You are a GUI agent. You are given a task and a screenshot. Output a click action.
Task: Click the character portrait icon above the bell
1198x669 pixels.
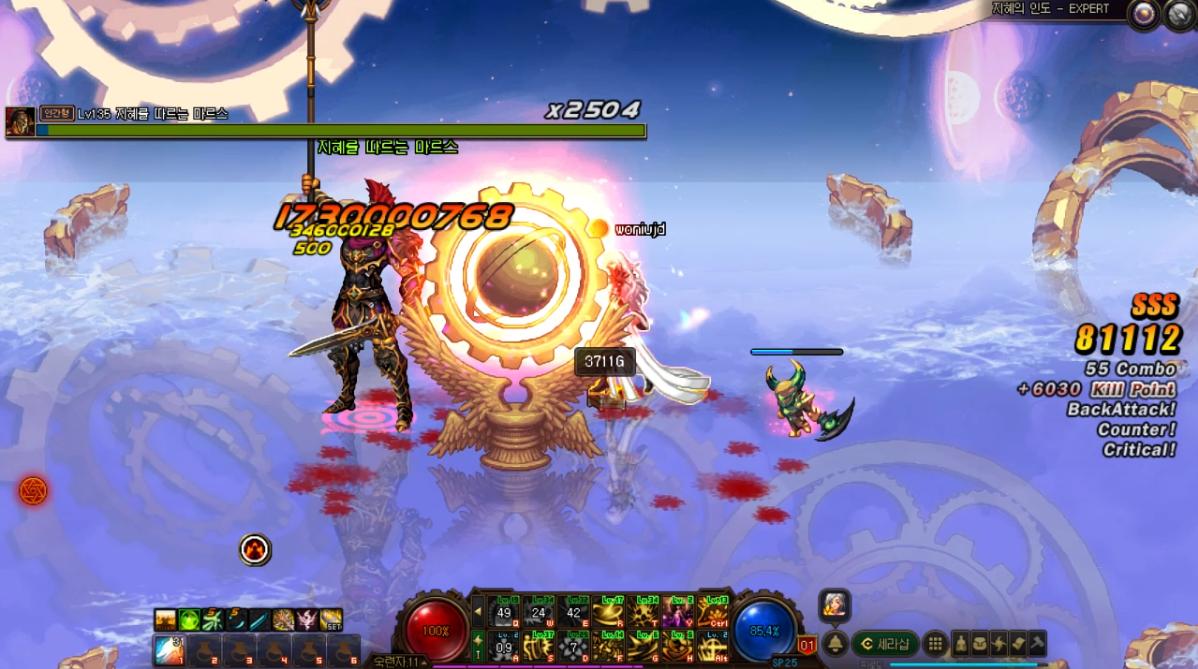pyautogui.click(x=835, y=604)
